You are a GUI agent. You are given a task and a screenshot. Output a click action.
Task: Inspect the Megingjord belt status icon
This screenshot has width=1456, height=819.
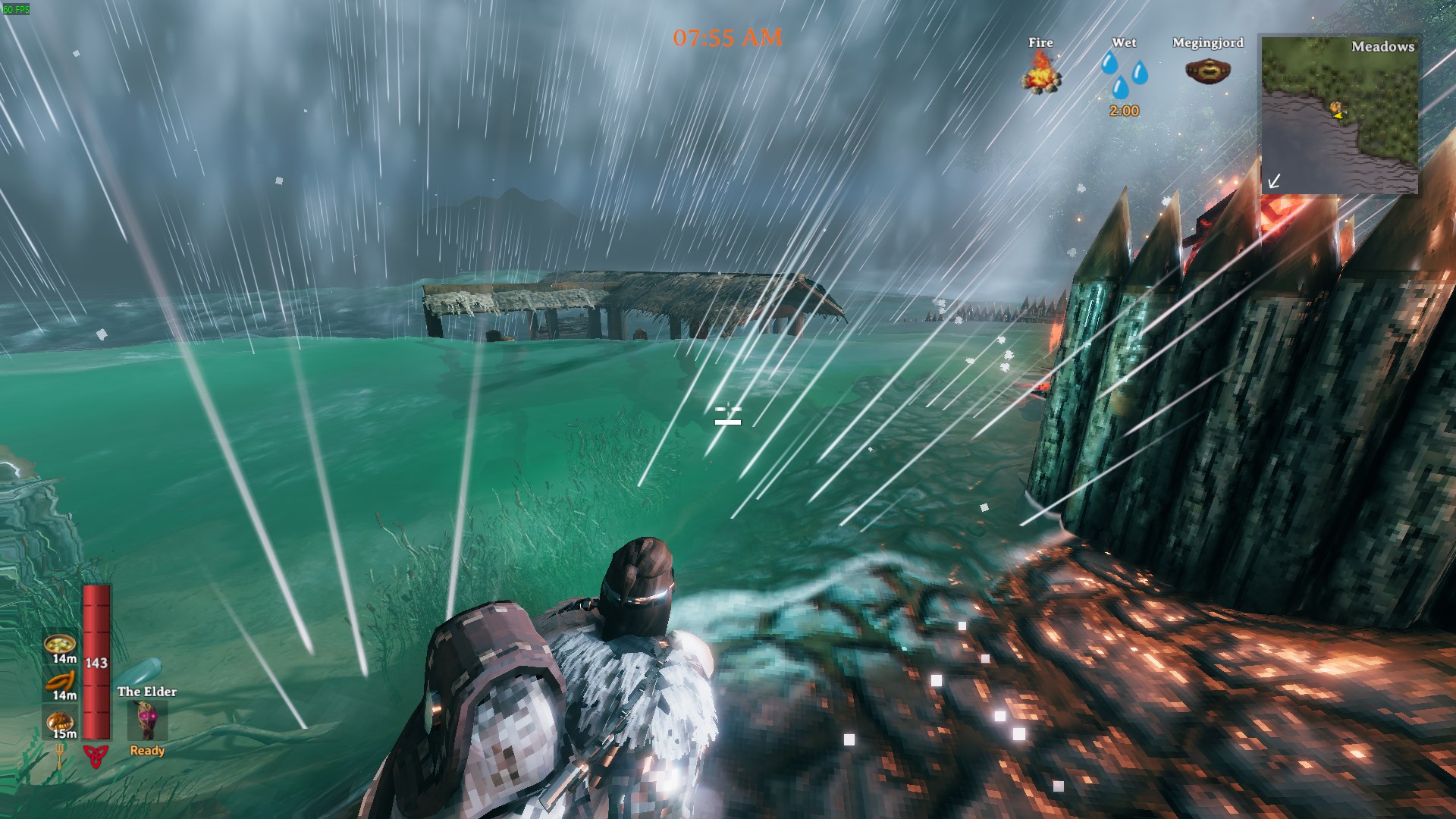click(x=1207, y=71)
